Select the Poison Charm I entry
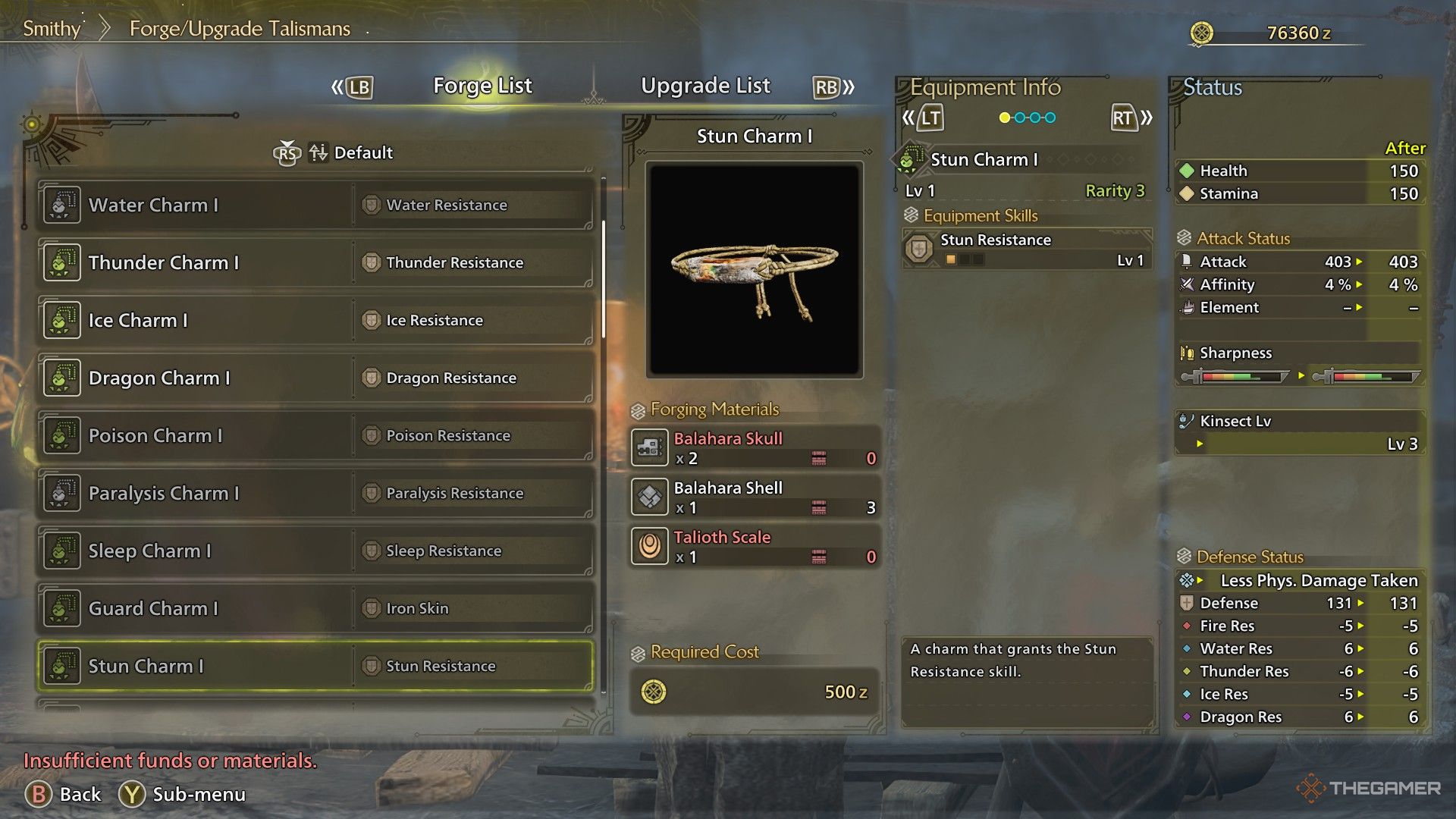Screen dimensions: 1456x819 (x=315, y=435)
